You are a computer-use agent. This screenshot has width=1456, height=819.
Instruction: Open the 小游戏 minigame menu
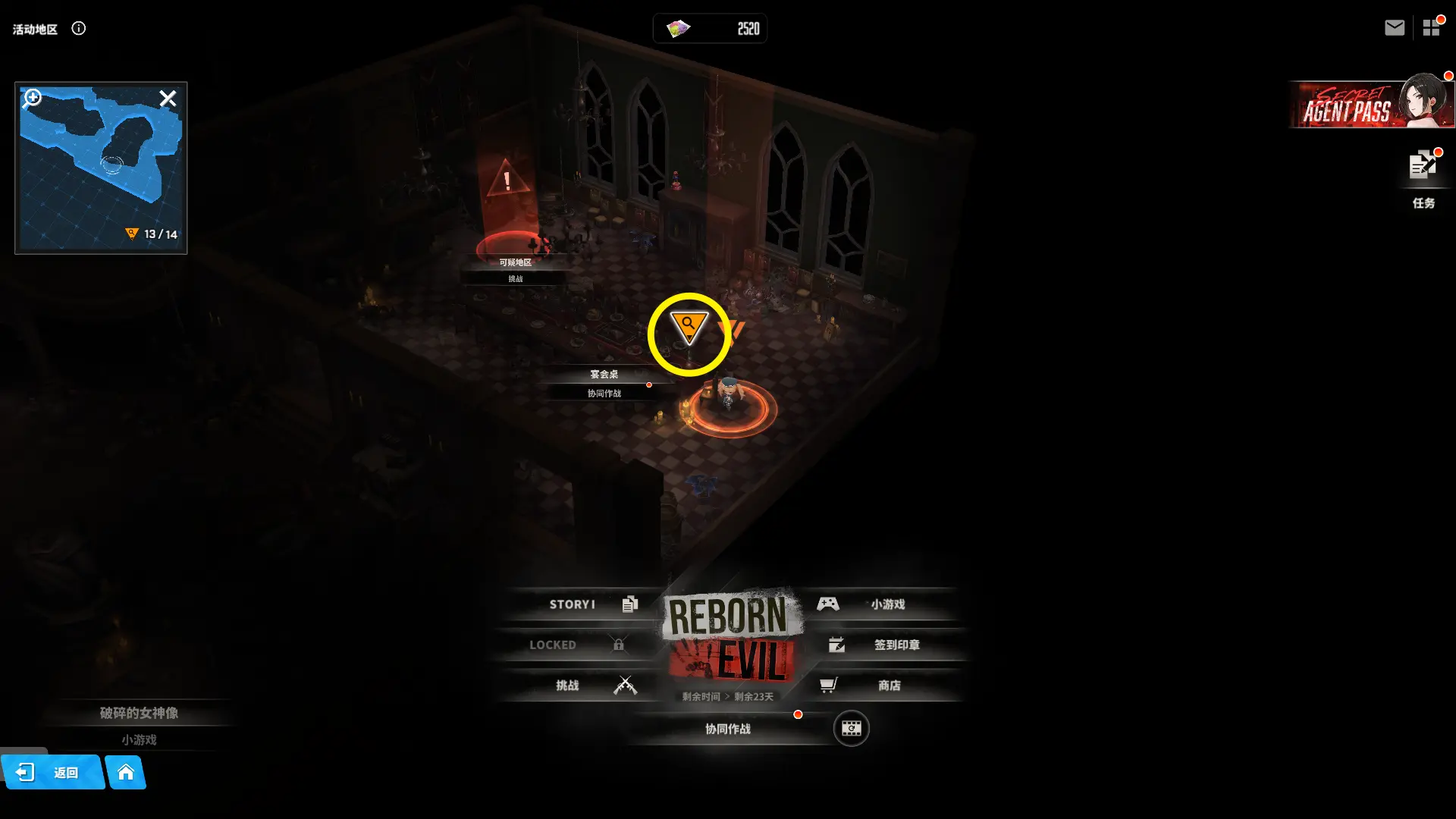click(880, 604)
